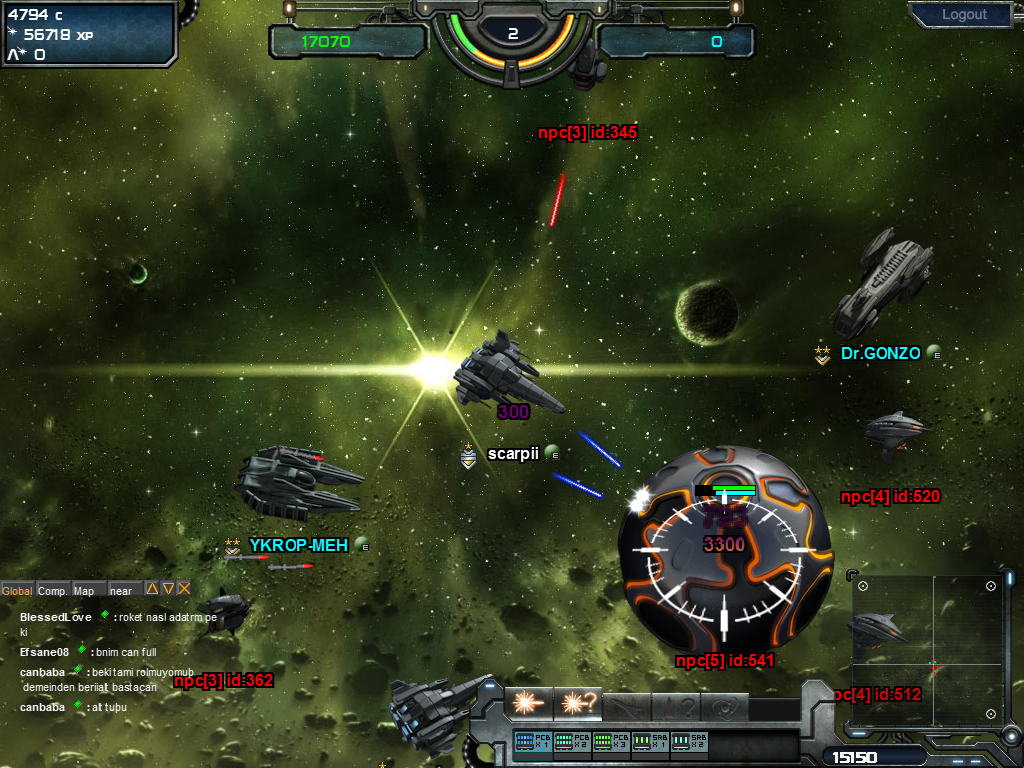The image size is (1024, 768).
Task: Click the chat scroll-down triangle button
Action: point(168,589)
